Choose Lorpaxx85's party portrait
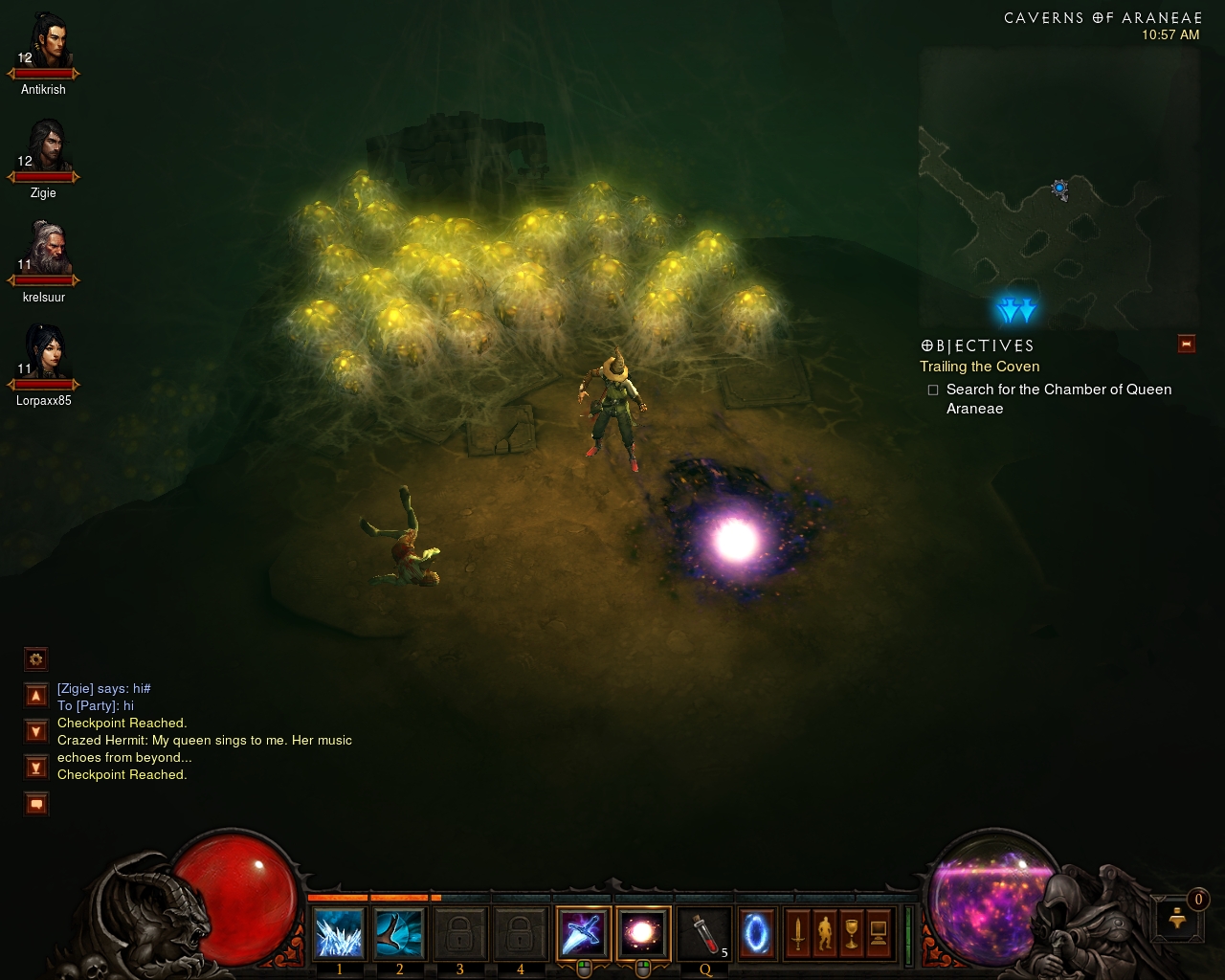1225x980 pixels. click(45, 353)
